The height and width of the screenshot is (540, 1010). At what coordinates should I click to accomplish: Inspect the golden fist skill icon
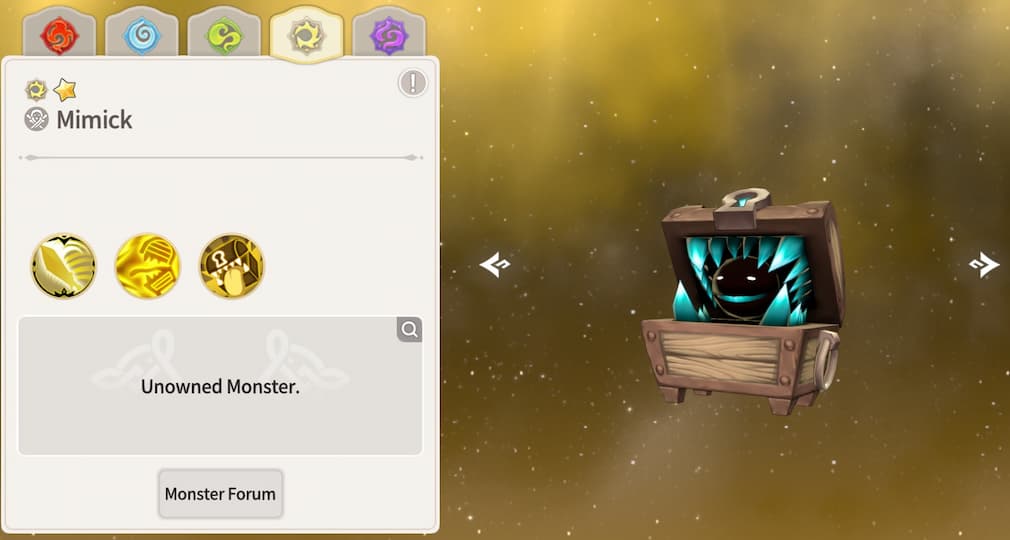click(147, 266)
